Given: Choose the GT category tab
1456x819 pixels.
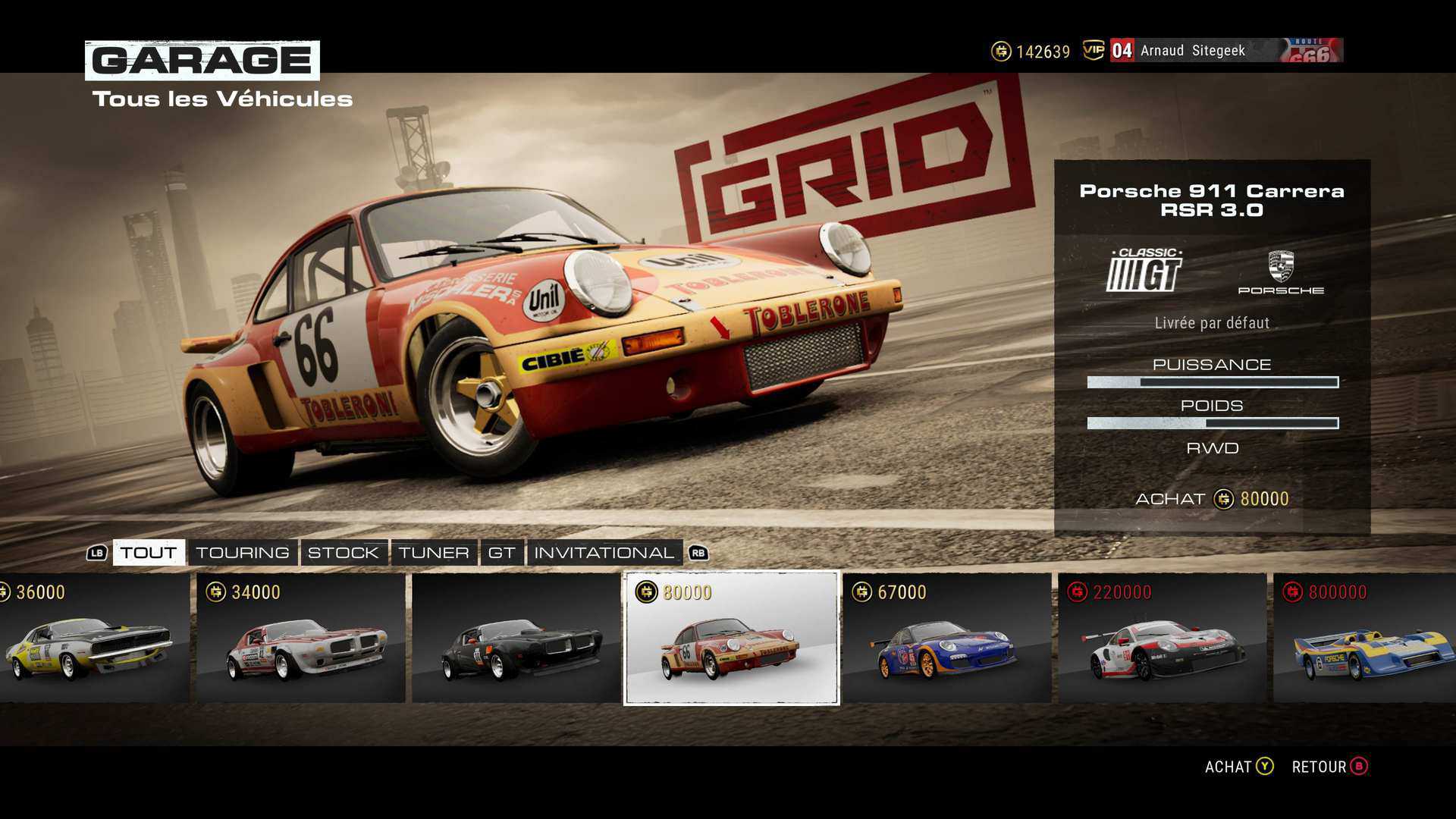Looking at the screenshot, I should click(501, 553).
